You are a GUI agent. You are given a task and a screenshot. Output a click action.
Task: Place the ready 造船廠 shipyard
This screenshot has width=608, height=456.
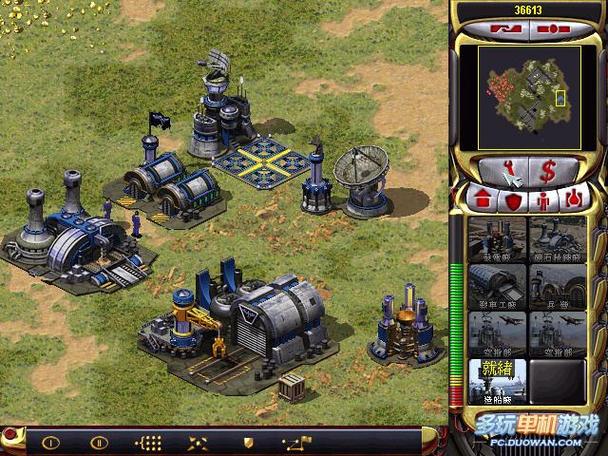click(497, 380)
